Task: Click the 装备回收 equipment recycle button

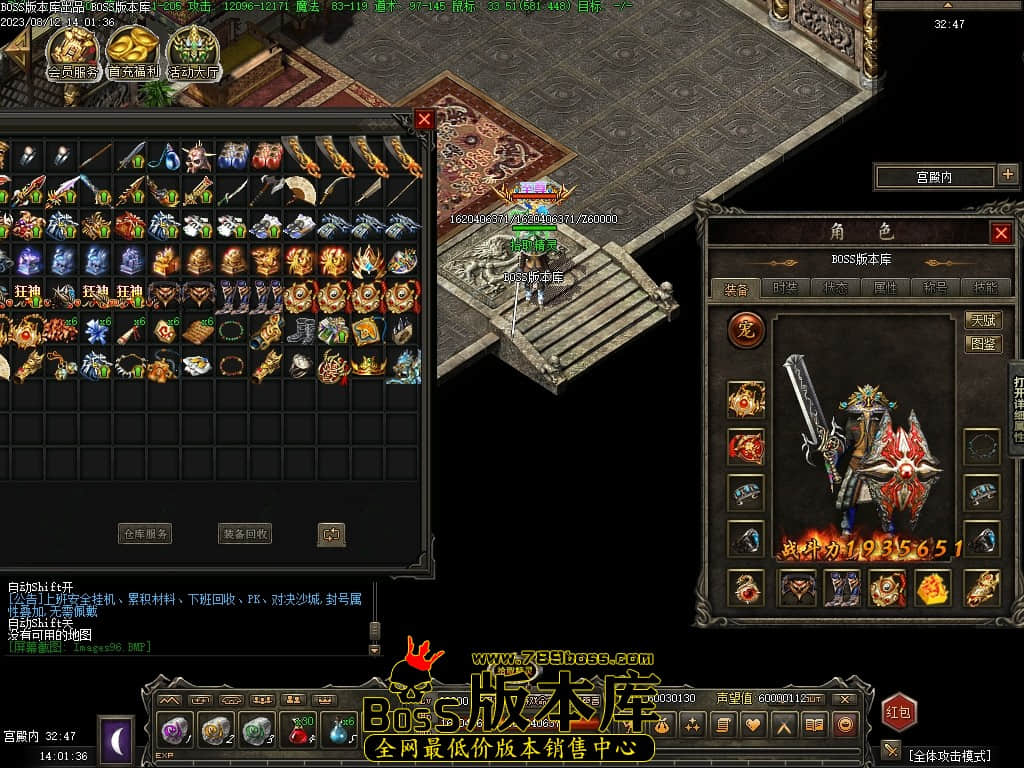Action: 245,534
